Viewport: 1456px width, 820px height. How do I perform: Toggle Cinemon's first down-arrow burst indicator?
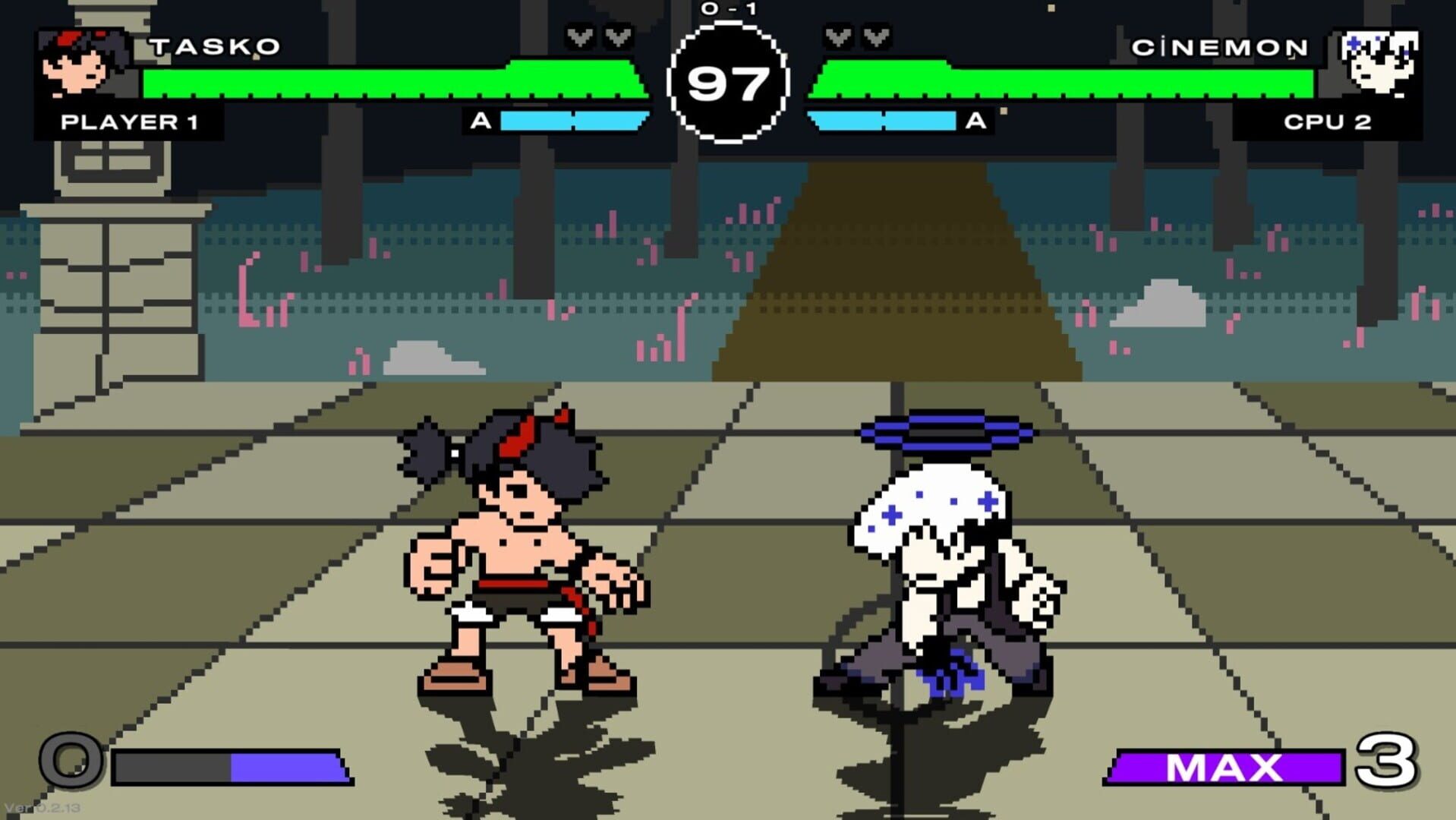coord(838,36)
